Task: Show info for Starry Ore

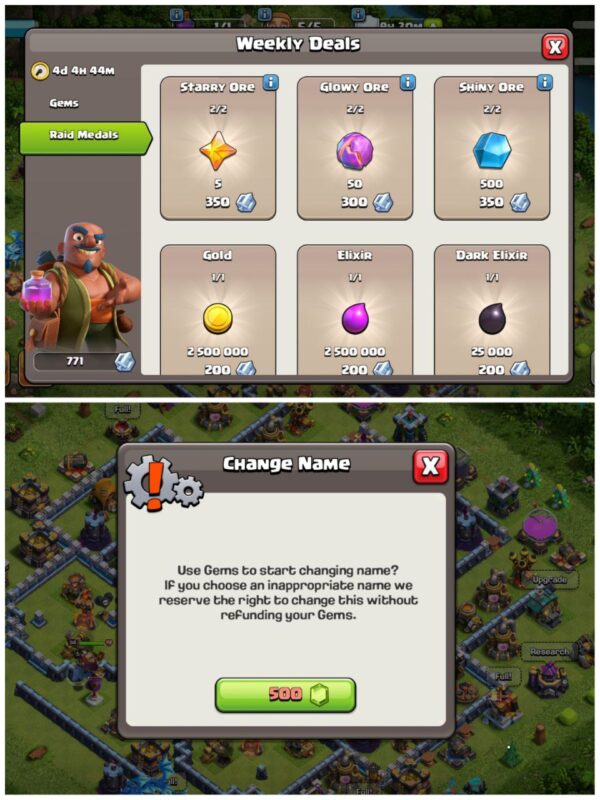Action: [x=270, y=83]
